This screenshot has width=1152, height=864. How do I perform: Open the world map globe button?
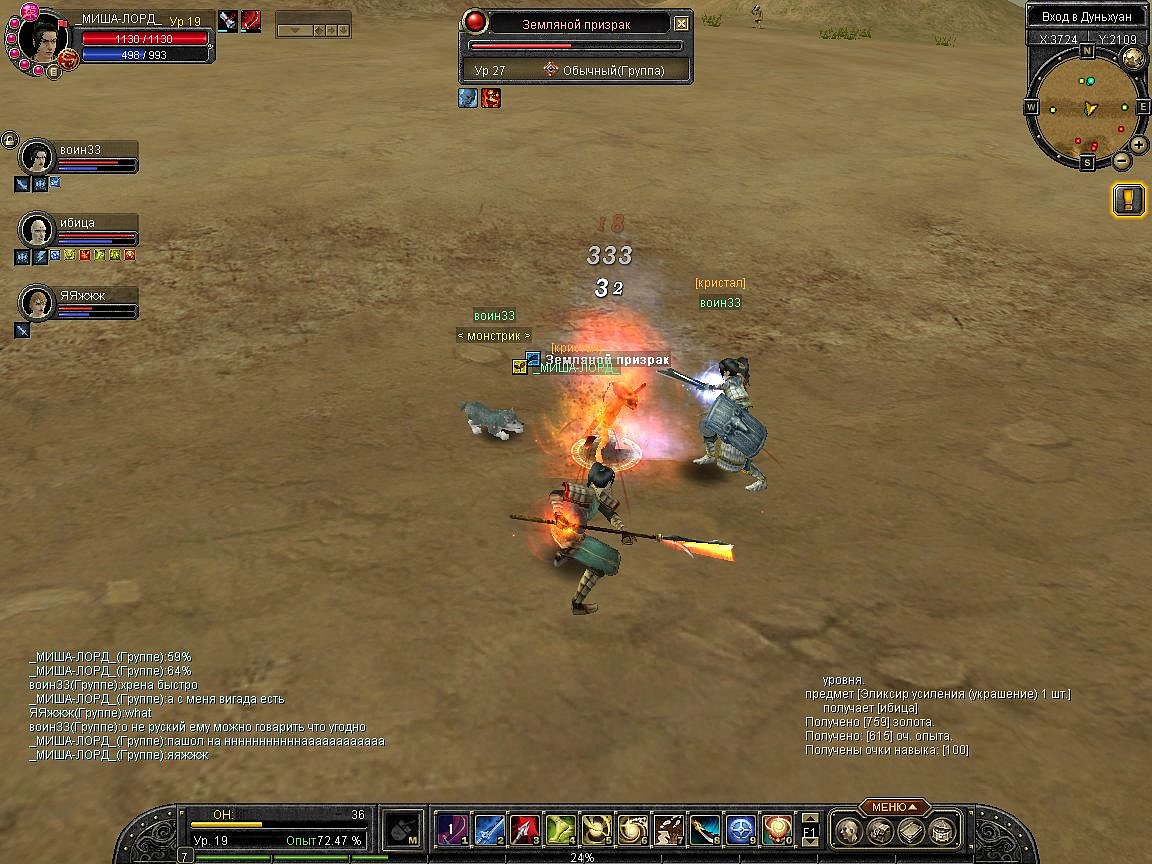(1133, 58)
